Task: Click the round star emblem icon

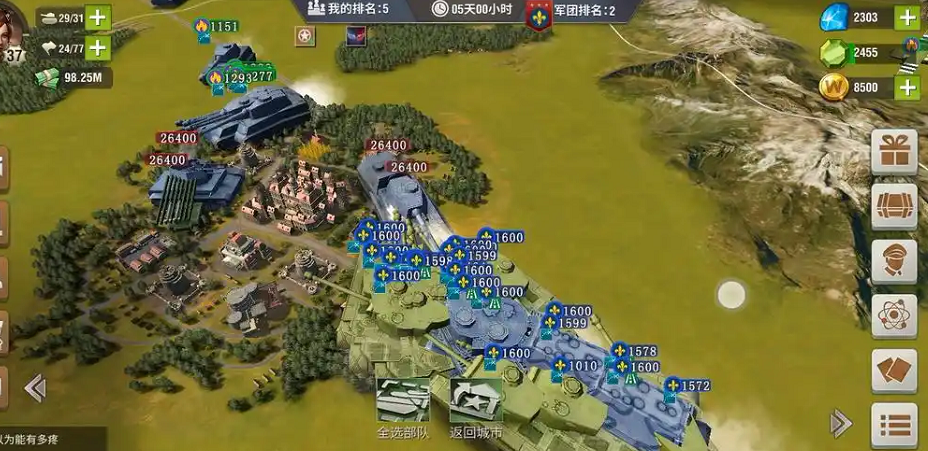Action: coord(304,37)
